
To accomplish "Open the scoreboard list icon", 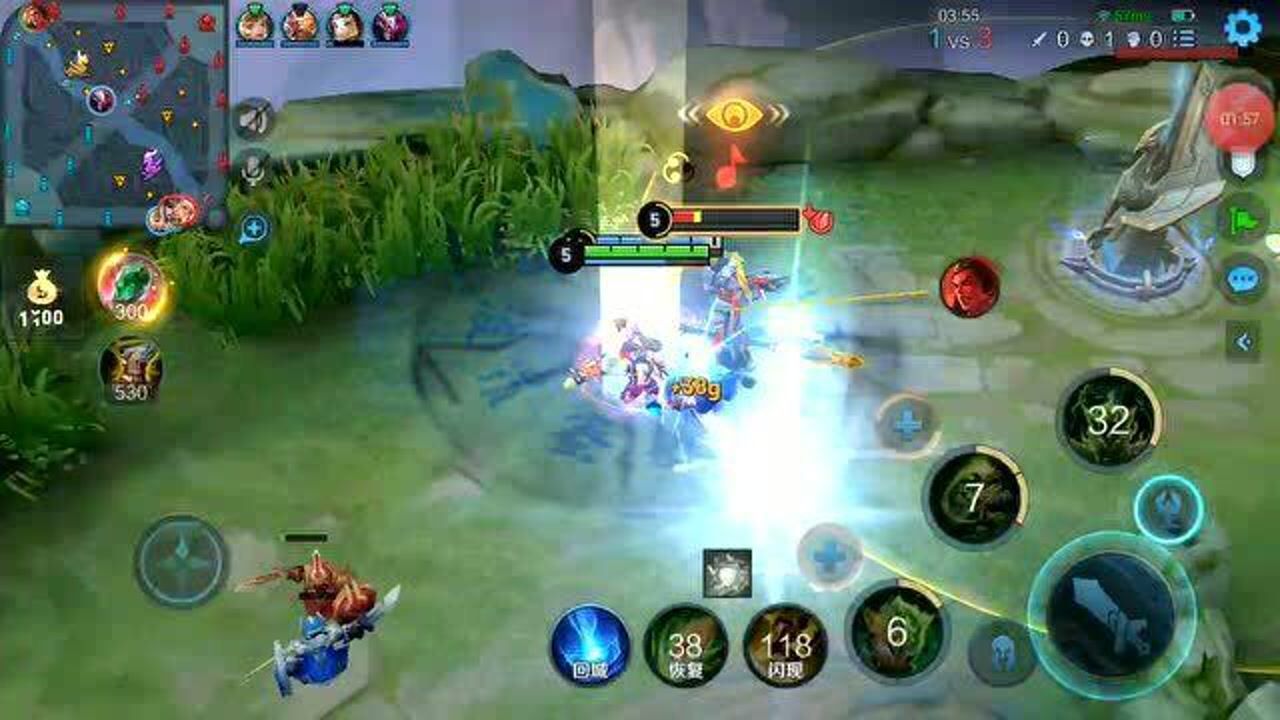I will (x=1185, y=39).
